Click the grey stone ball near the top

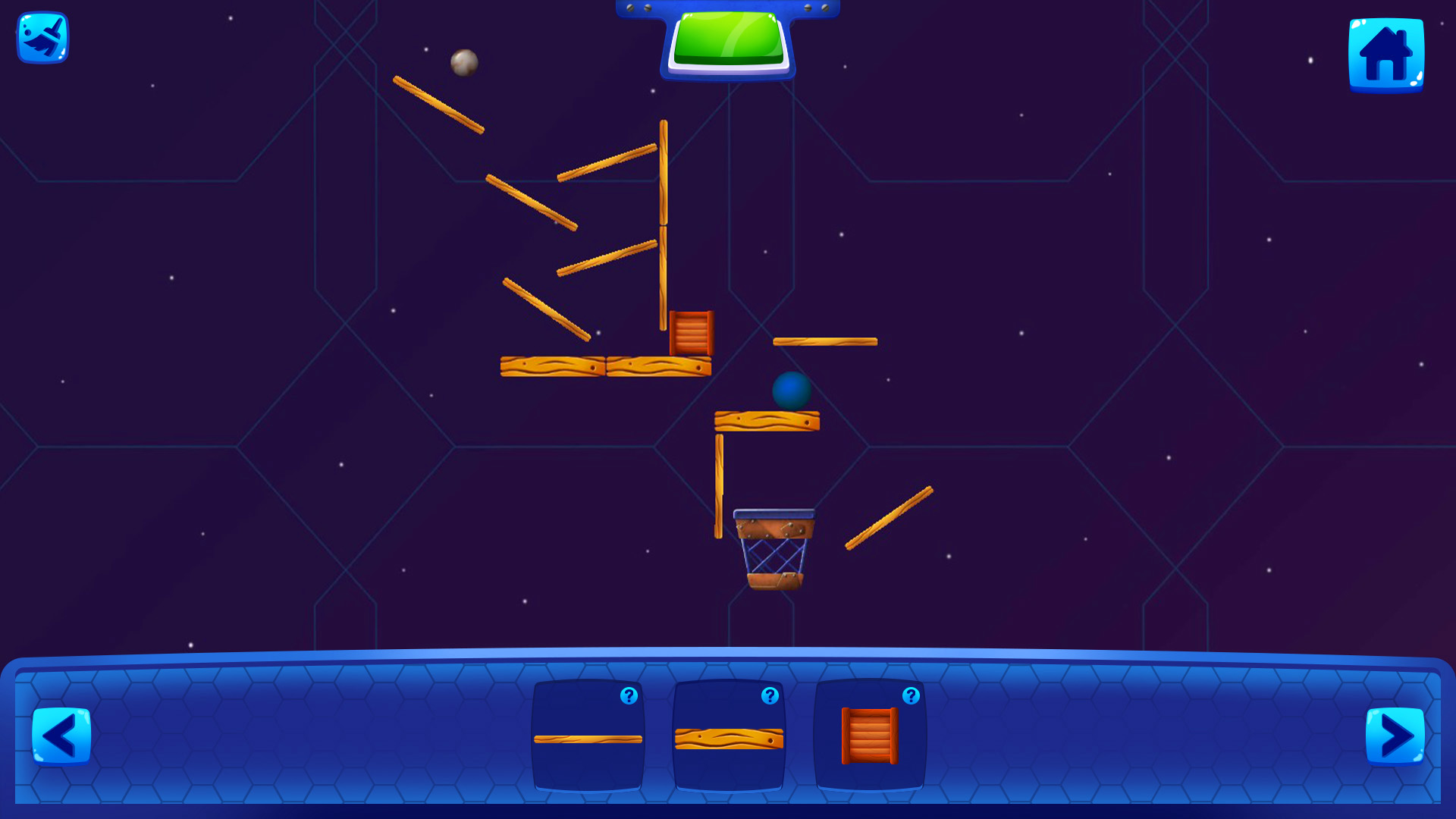463,64
